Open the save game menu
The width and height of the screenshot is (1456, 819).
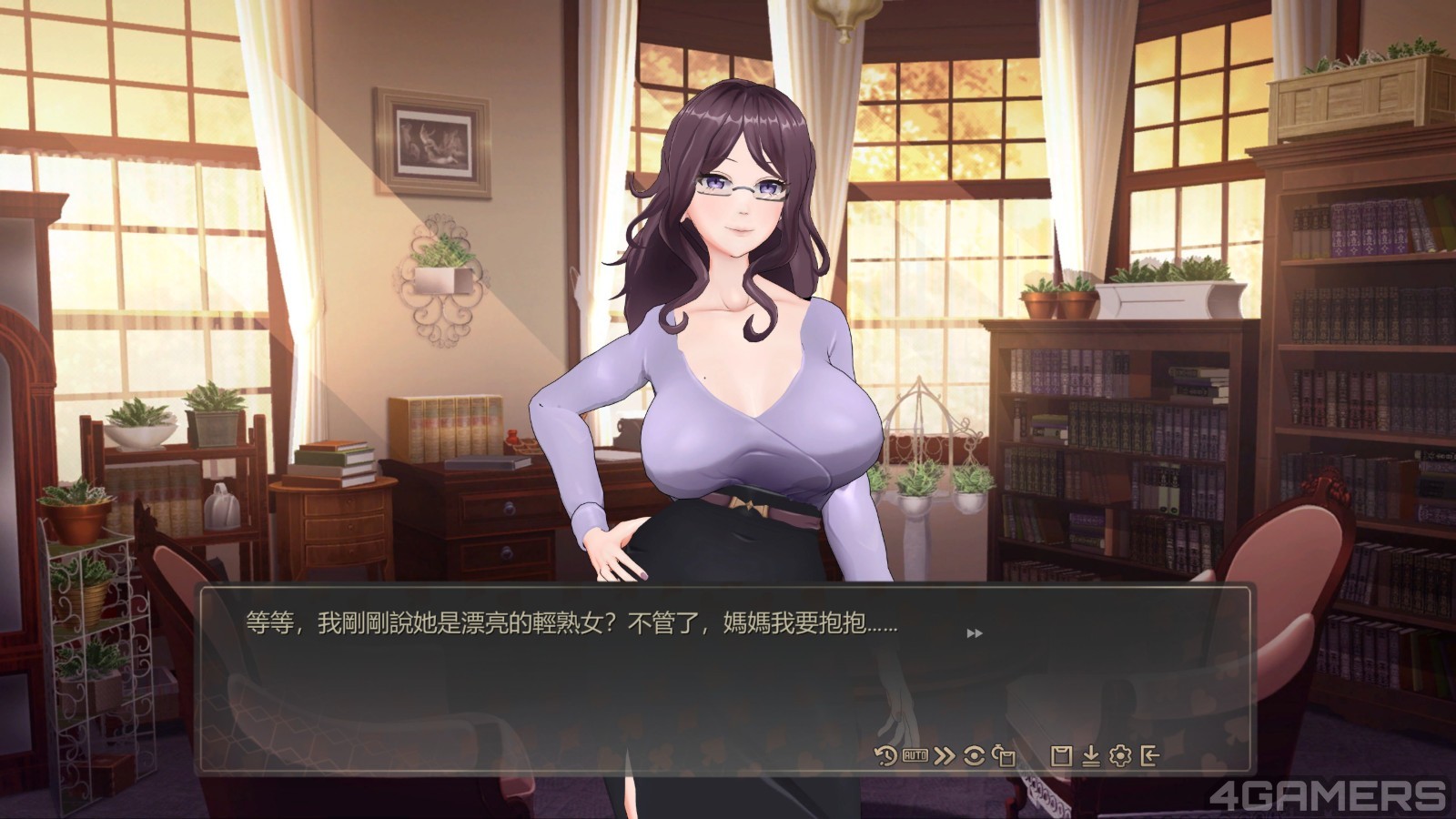[1060, 755]
